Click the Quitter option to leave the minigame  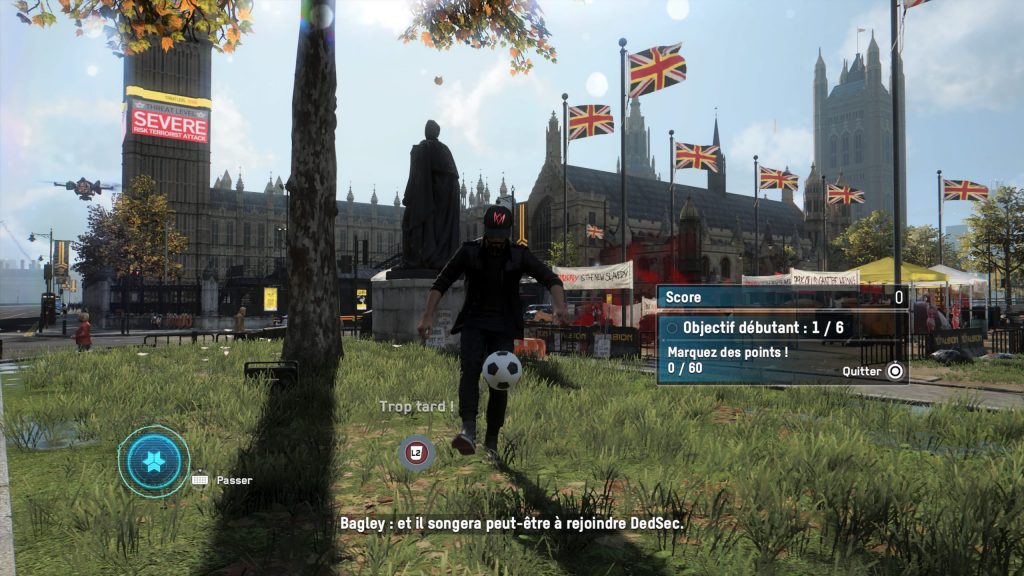873,370
